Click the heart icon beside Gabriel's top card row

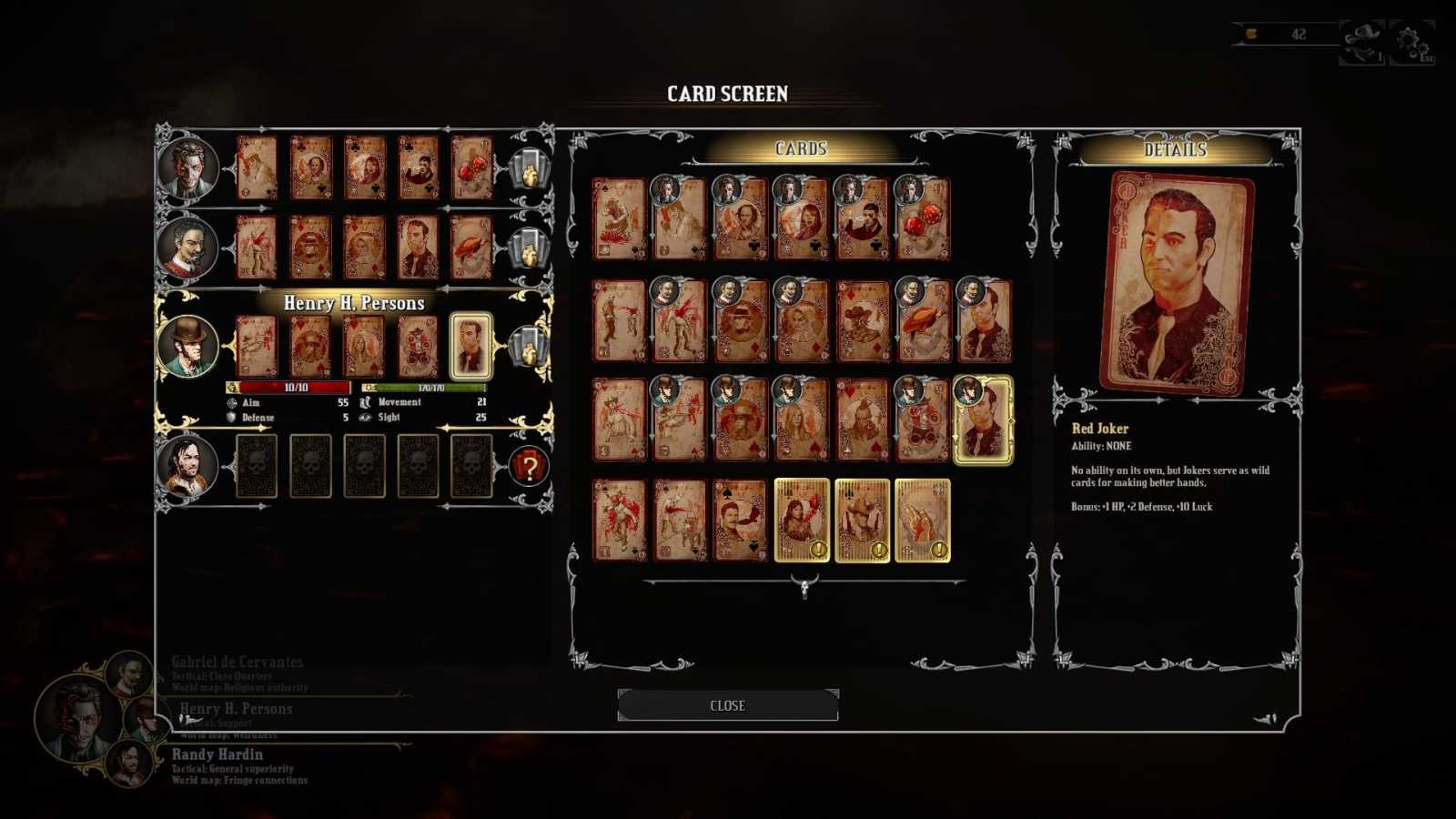click(528, 168)
